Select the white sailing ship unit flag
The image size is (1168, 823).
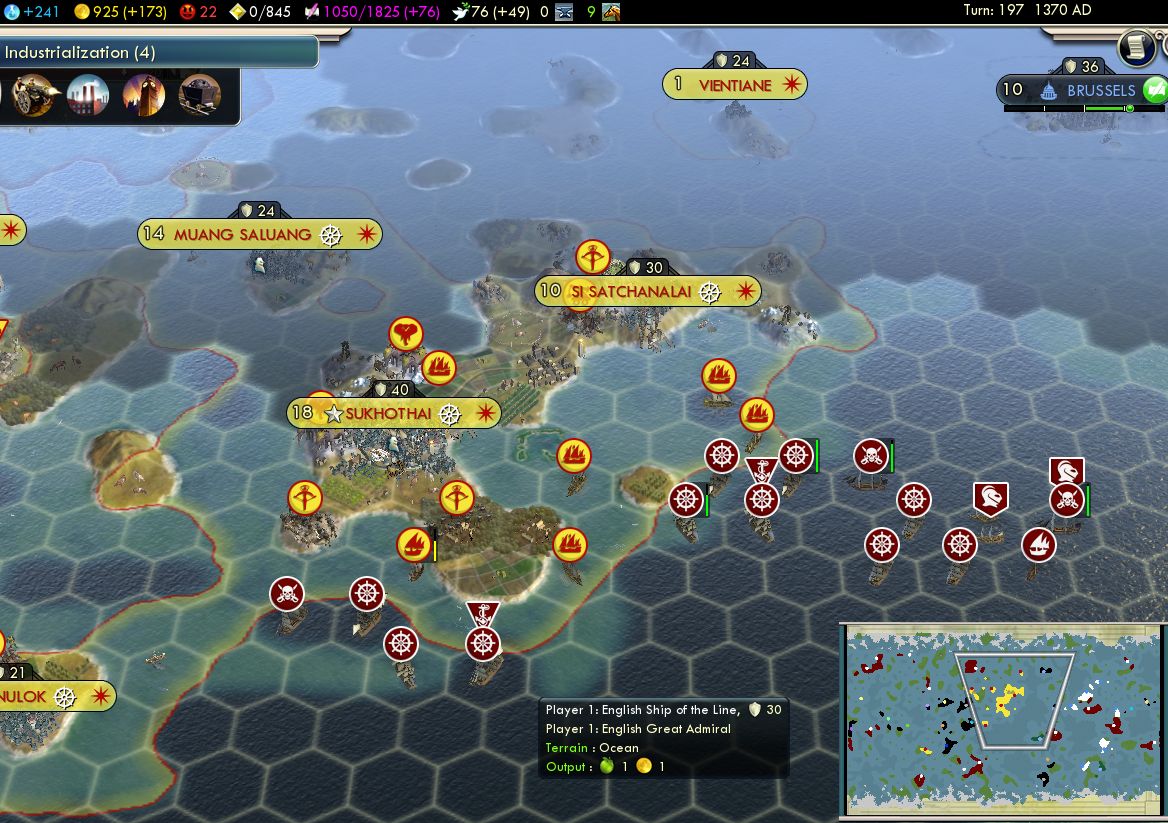1039,545
